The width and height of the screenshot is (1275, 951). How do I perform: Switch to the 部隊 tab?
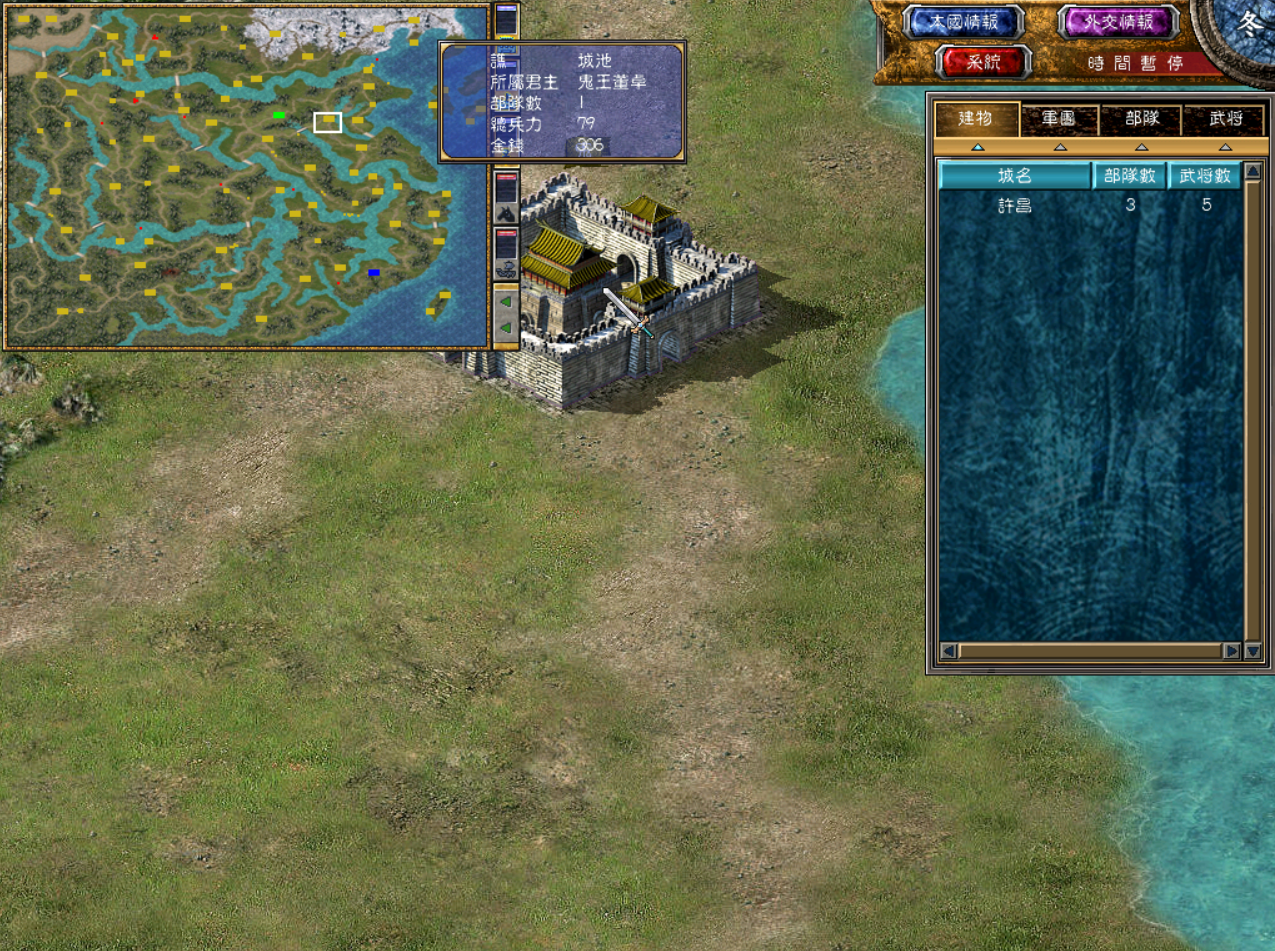point(1141,120)
